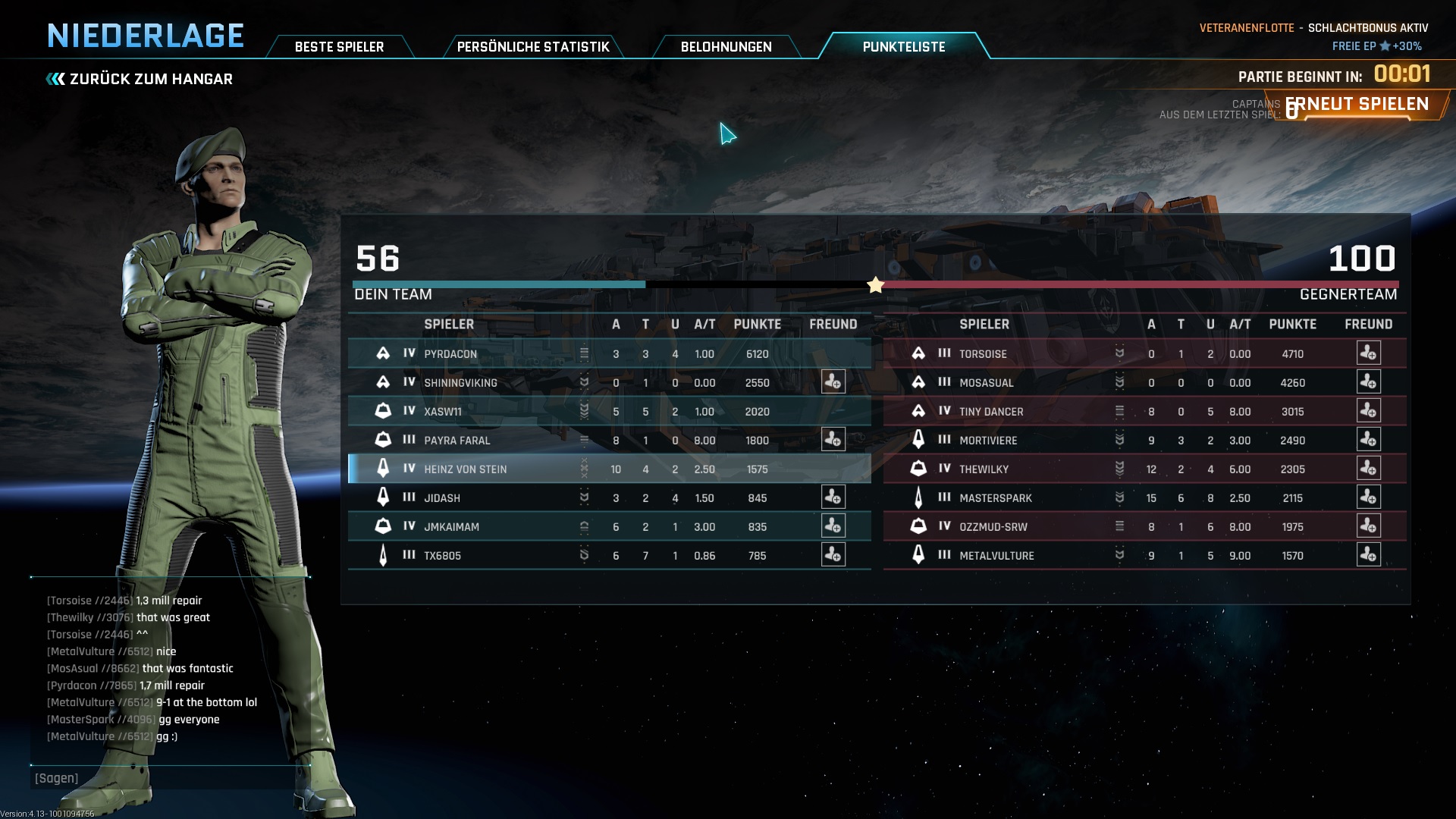Viewport: 1456px width, 819px height.
Task: Choose TheWilky's row in enemy team
Action: coord(1122,469)
